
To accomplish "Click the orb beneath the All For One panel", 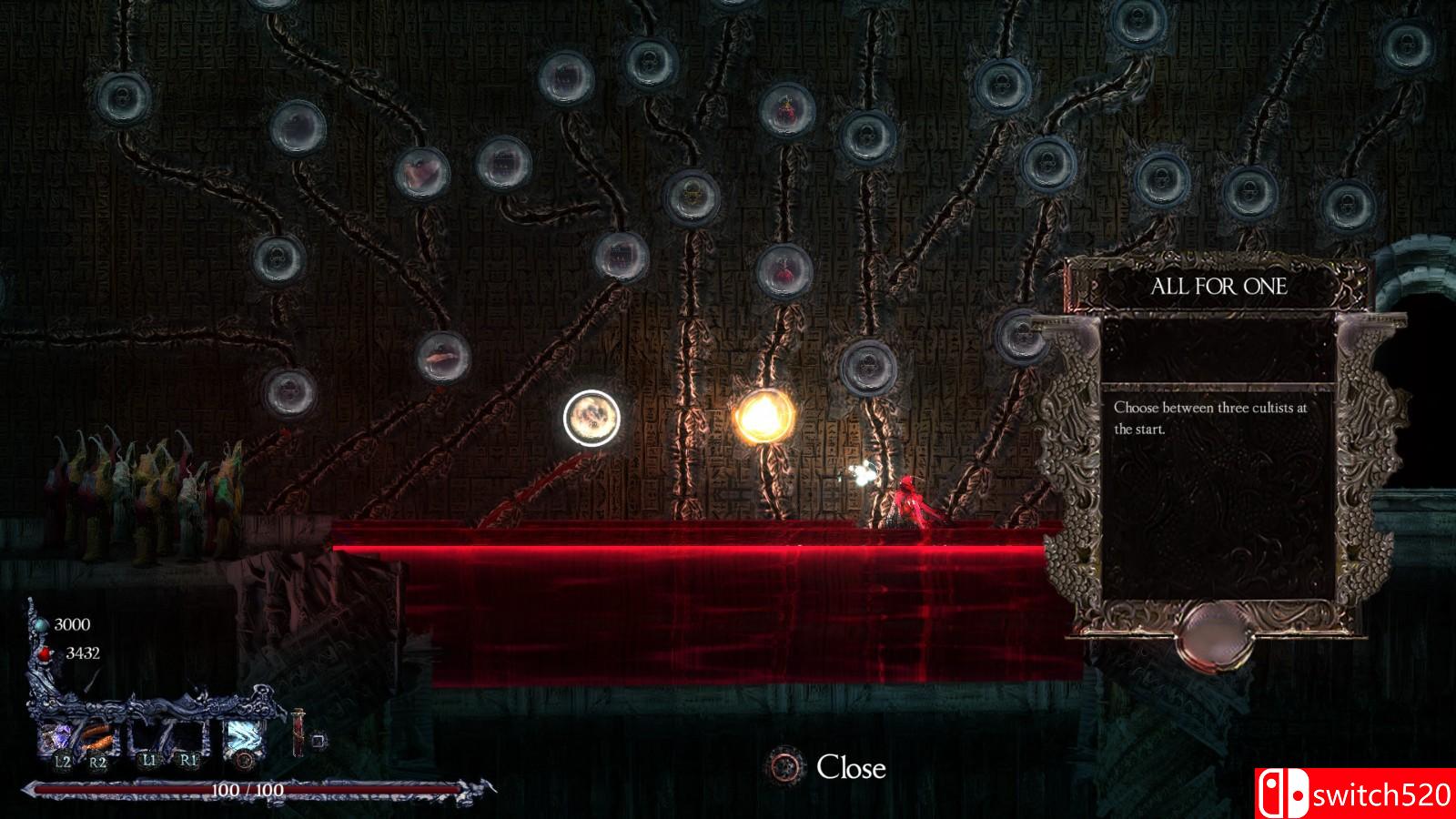I will click(1216, 633).
